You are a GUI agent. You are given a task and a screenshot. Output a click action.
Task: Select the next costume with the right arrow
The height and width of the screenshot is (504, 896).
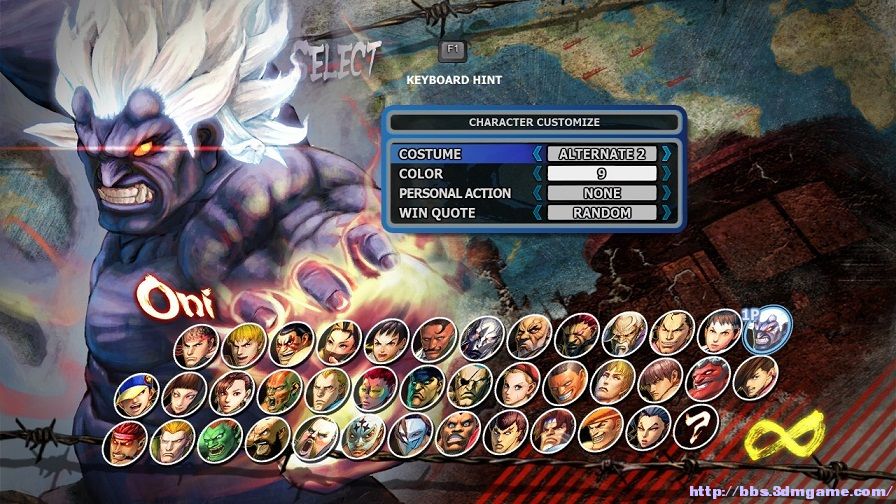(667, 155)
